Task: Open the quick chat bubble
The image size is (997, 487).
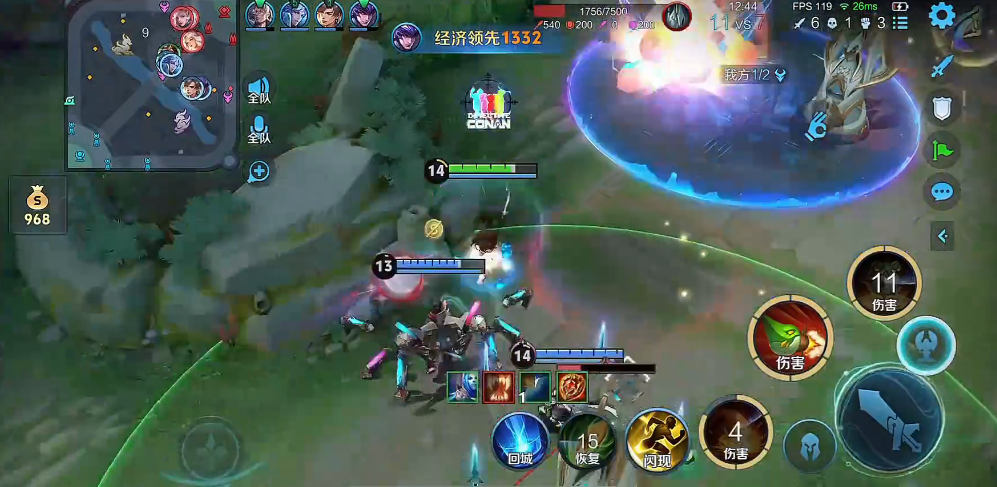Action: (941, 191)
